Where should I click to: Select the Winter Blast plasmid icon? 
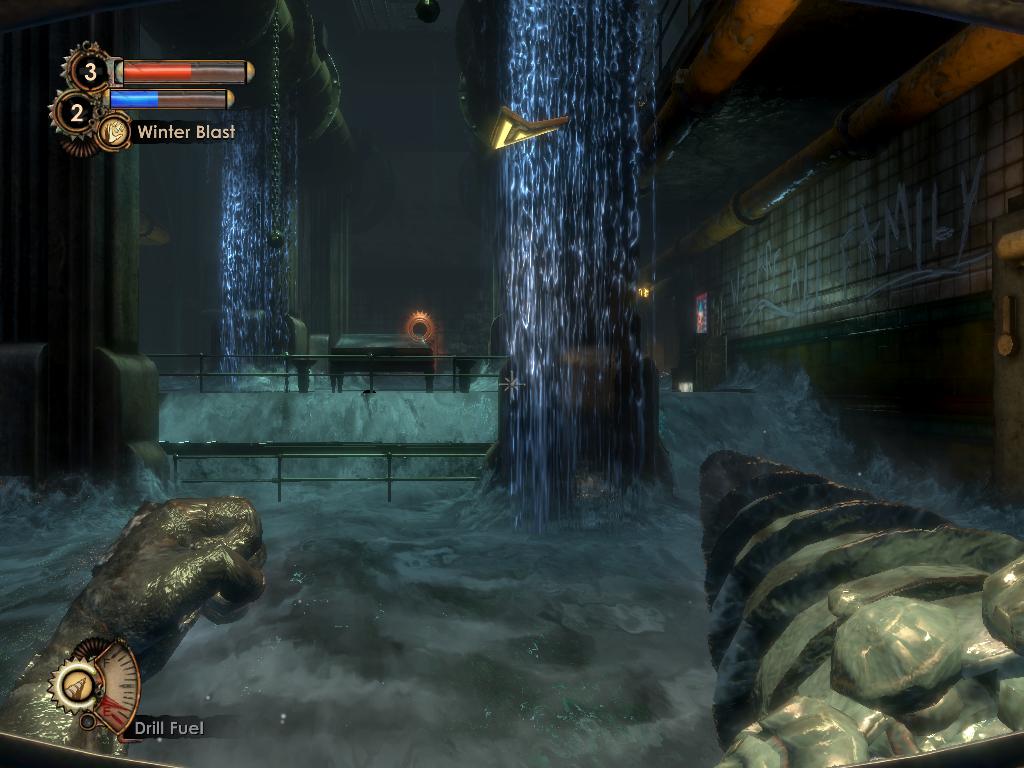pyautogui.click(x=113, y=131)
